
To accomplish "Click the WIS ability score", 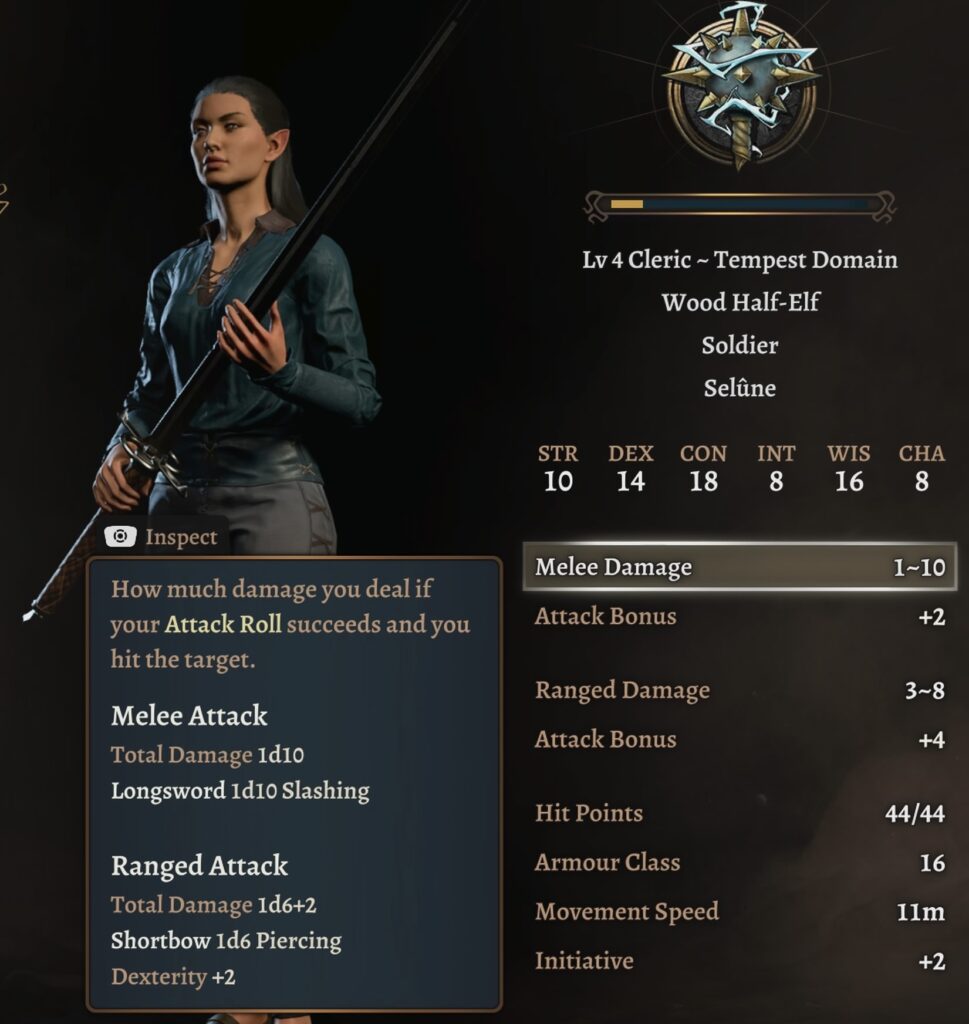I will 849,468.
